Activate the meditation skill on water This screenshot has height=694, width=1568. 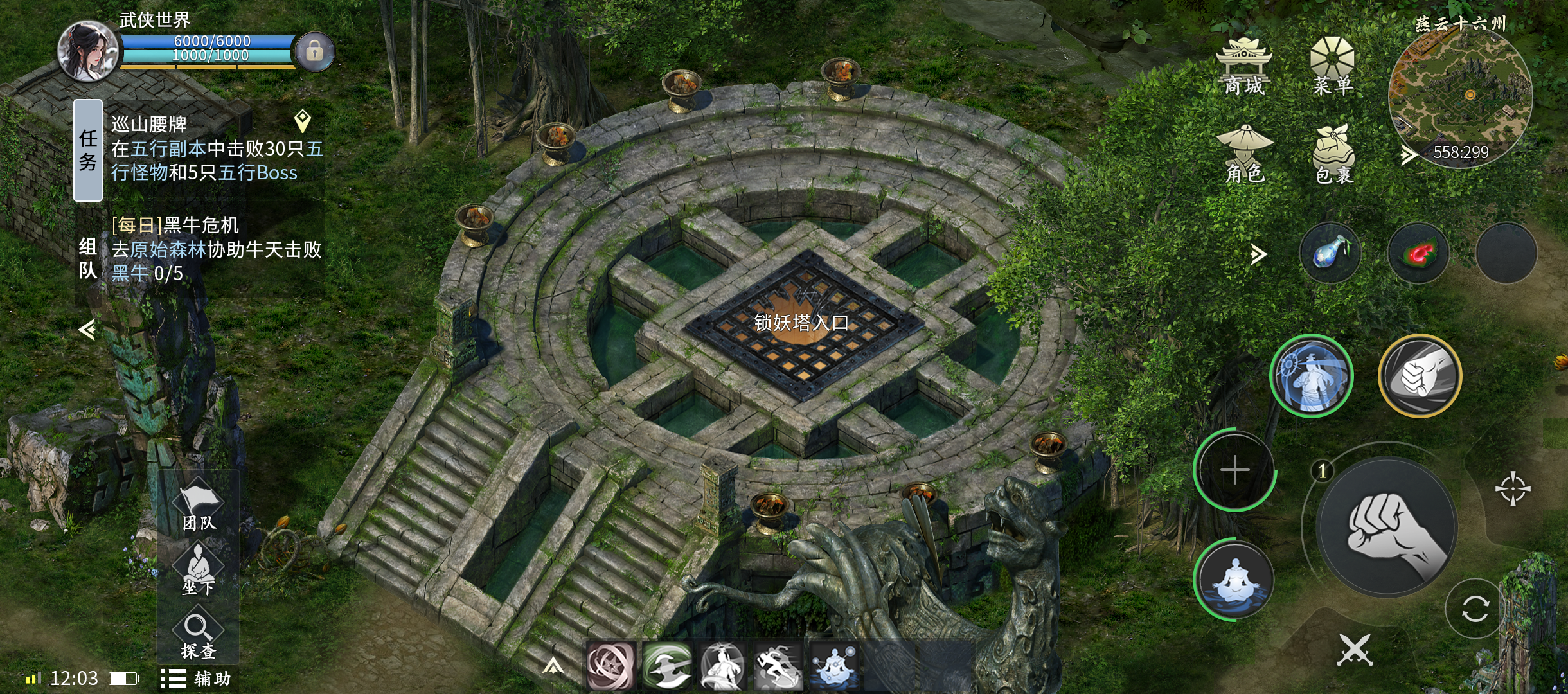click(1234, 580)
